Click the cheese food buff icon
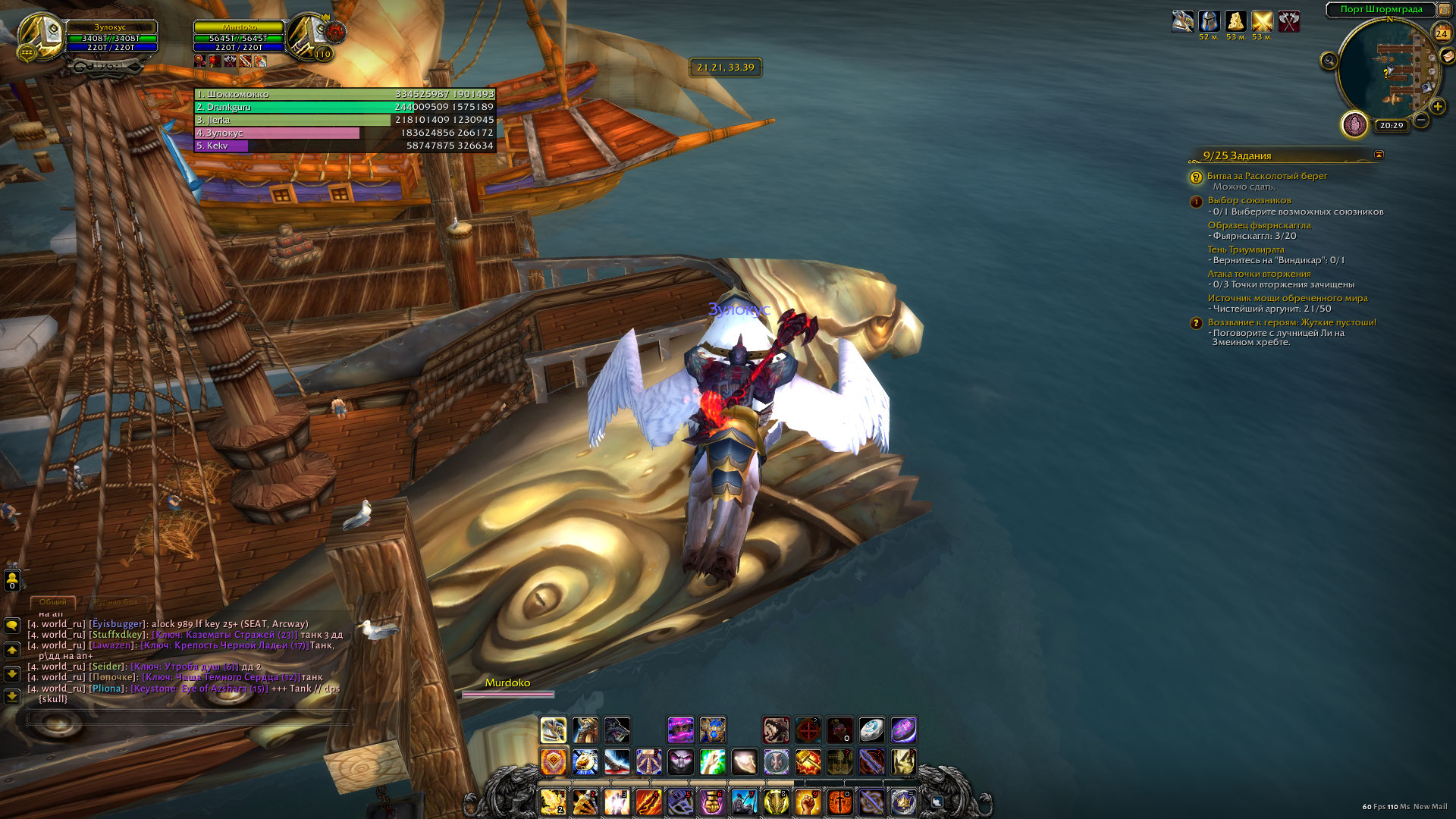The height and width of the screenshot is (819, 1456). coord(1235,21)
